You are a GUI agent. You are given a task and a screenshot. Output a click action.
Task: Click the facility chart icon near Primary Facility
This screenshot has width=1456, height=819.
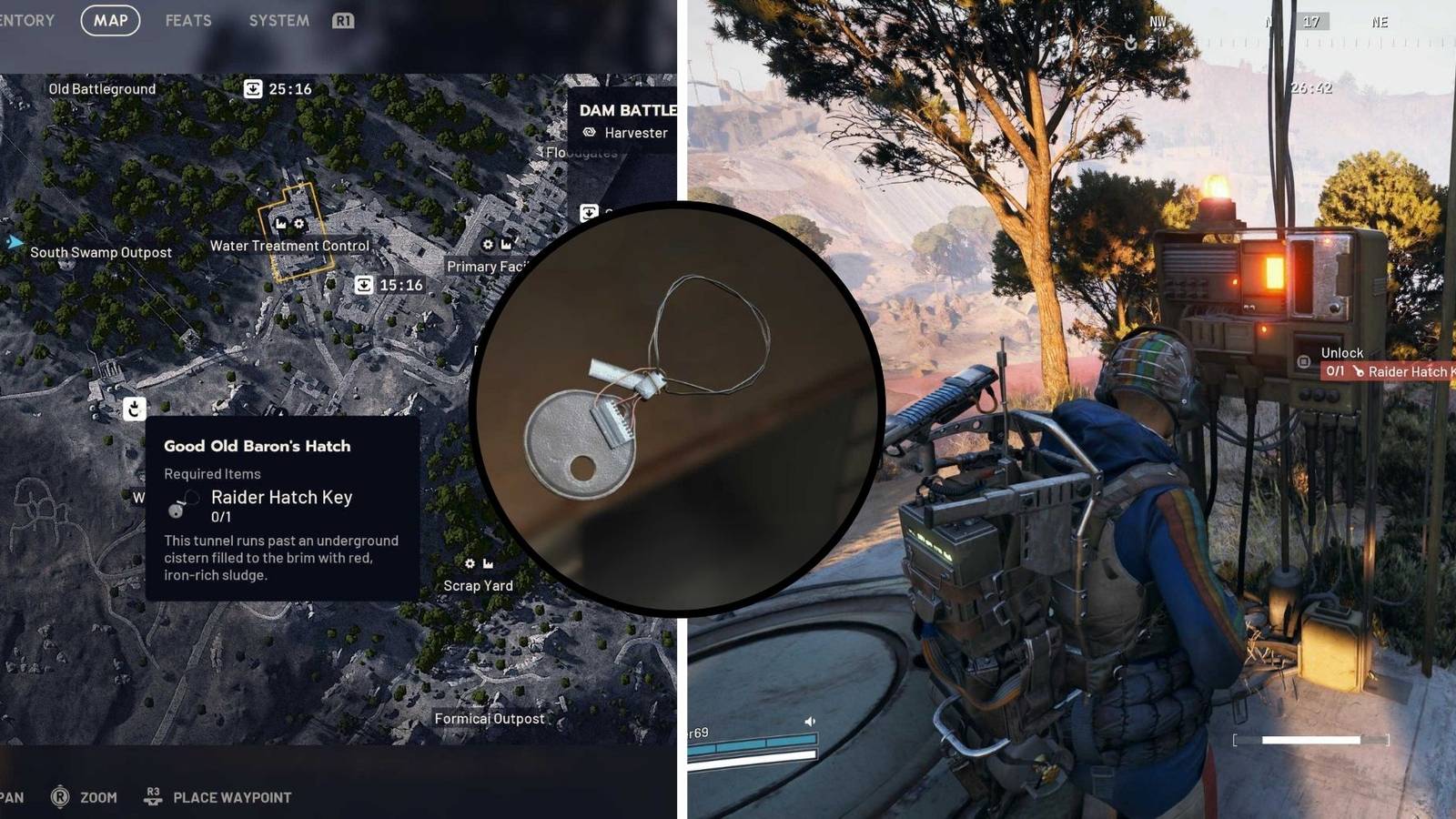(x=506, y=245)
